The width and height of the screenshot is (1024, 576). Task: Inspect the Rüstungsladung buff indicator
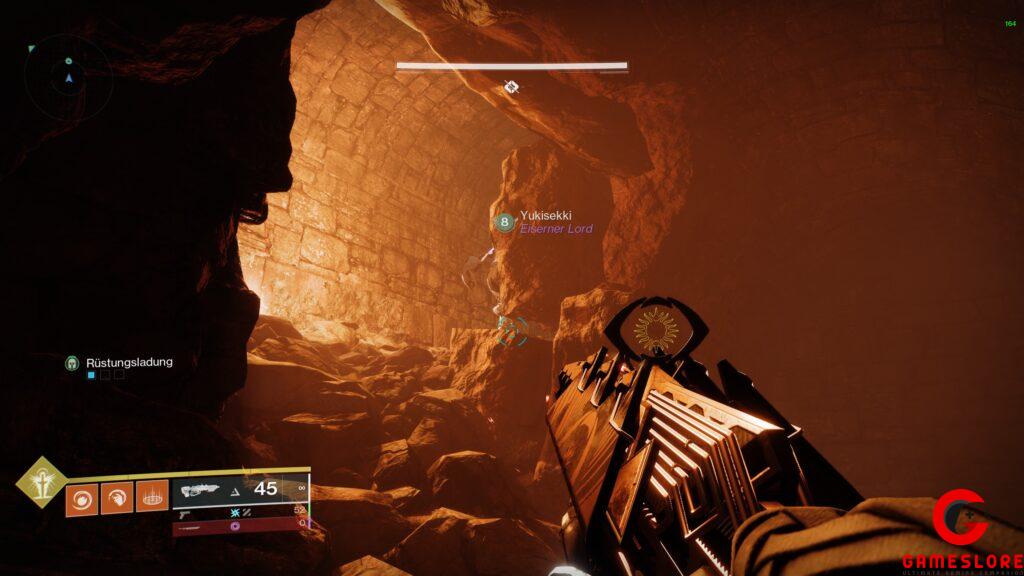[118, 363]
